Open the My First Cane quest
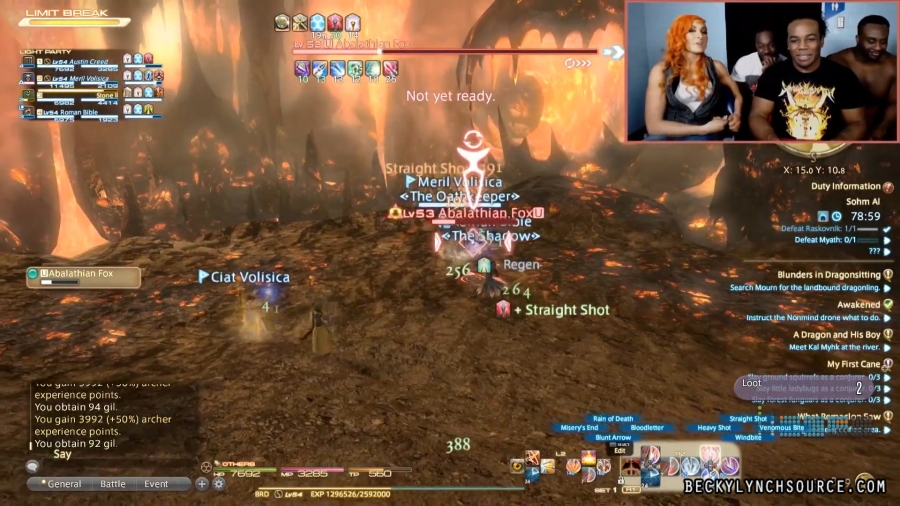 (852, 365)
